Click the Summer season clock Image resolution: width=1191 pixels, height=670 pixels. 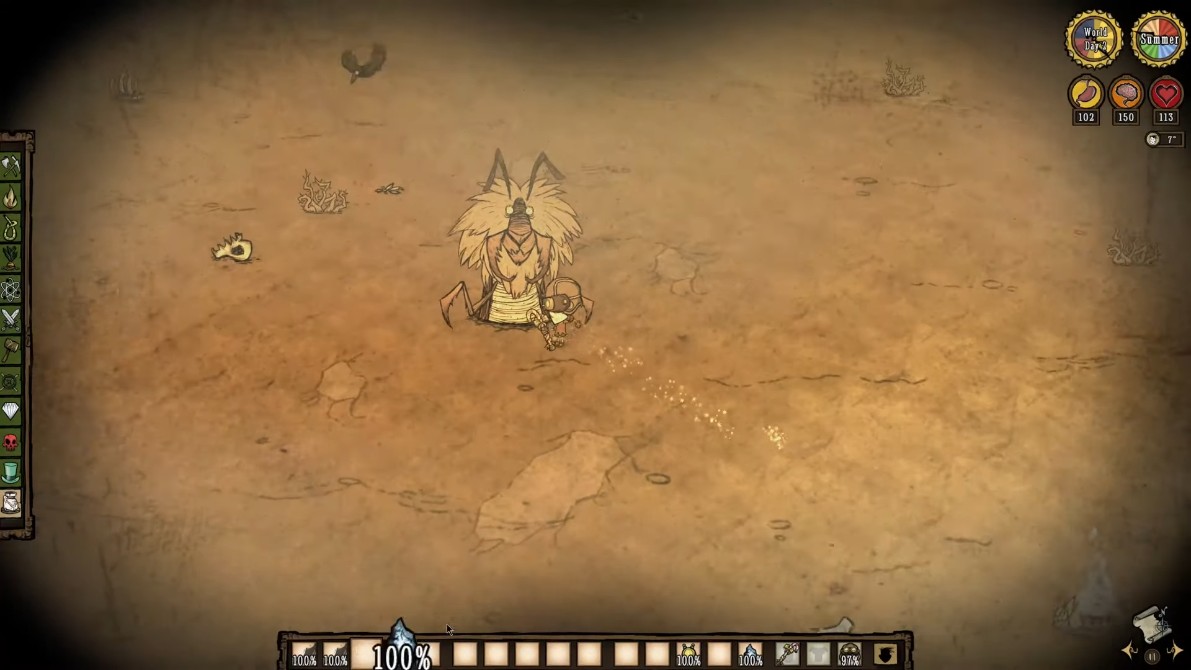click(1158, 40)
